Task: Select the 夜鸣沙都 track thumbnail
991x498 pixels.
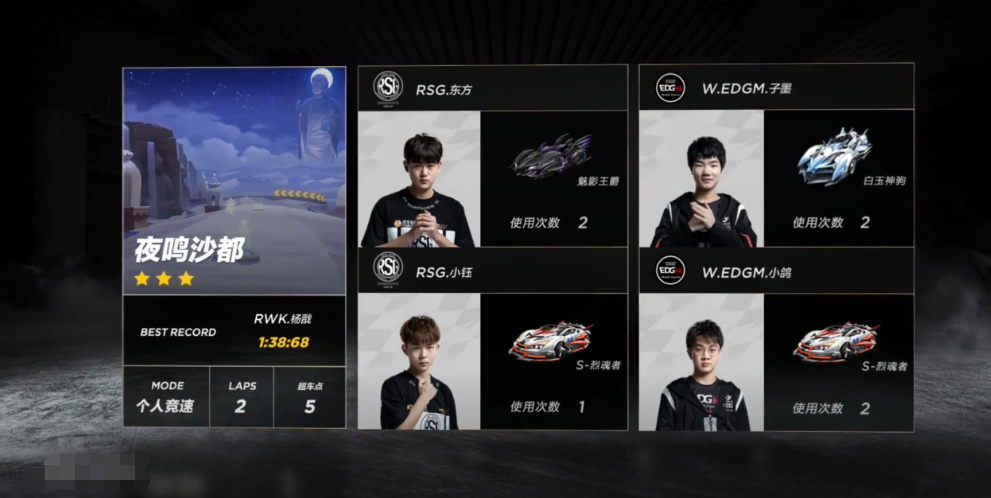Action: tap(234, 180)
